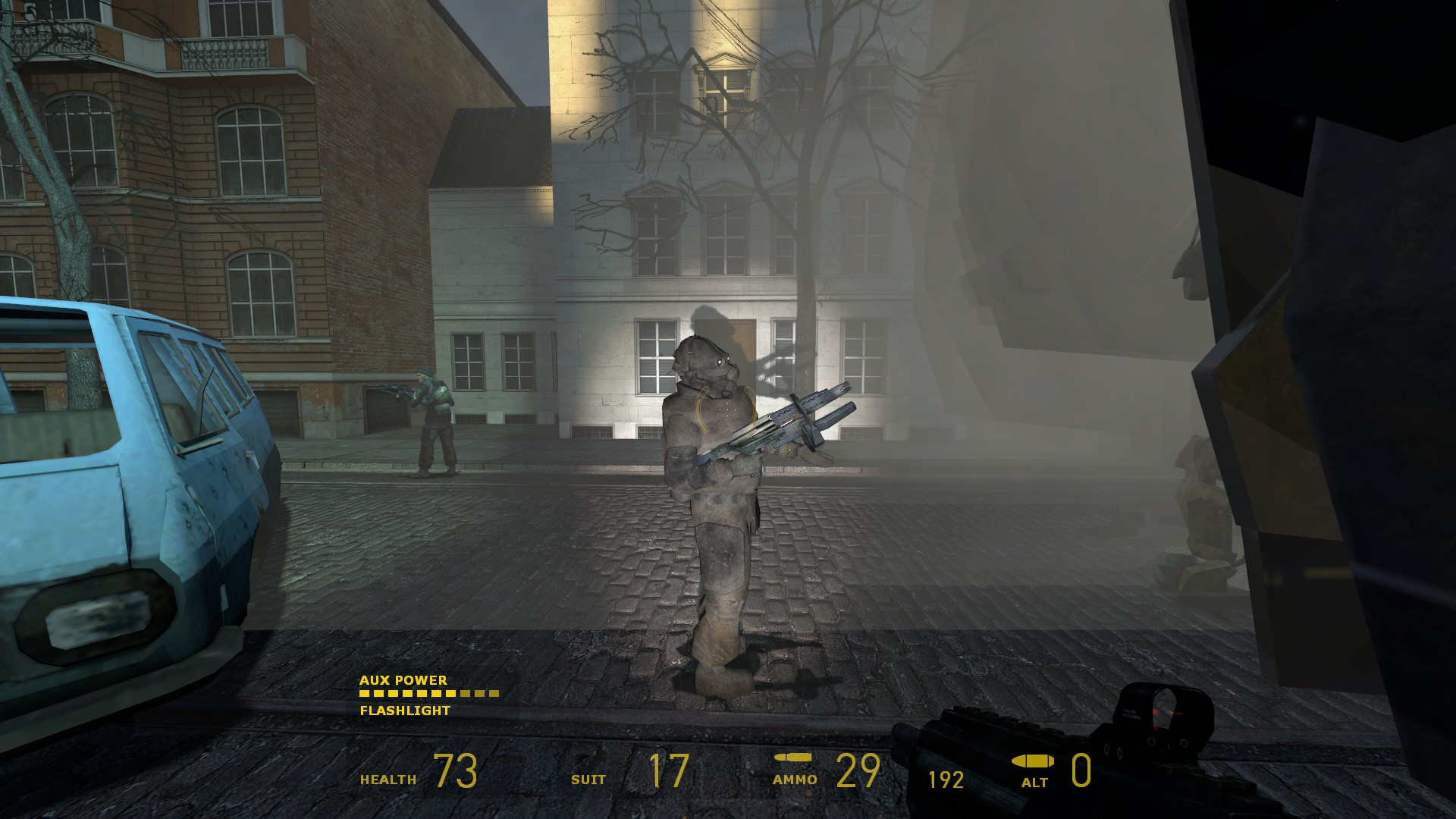Click the AUX POWER heading

click(403, 681)
